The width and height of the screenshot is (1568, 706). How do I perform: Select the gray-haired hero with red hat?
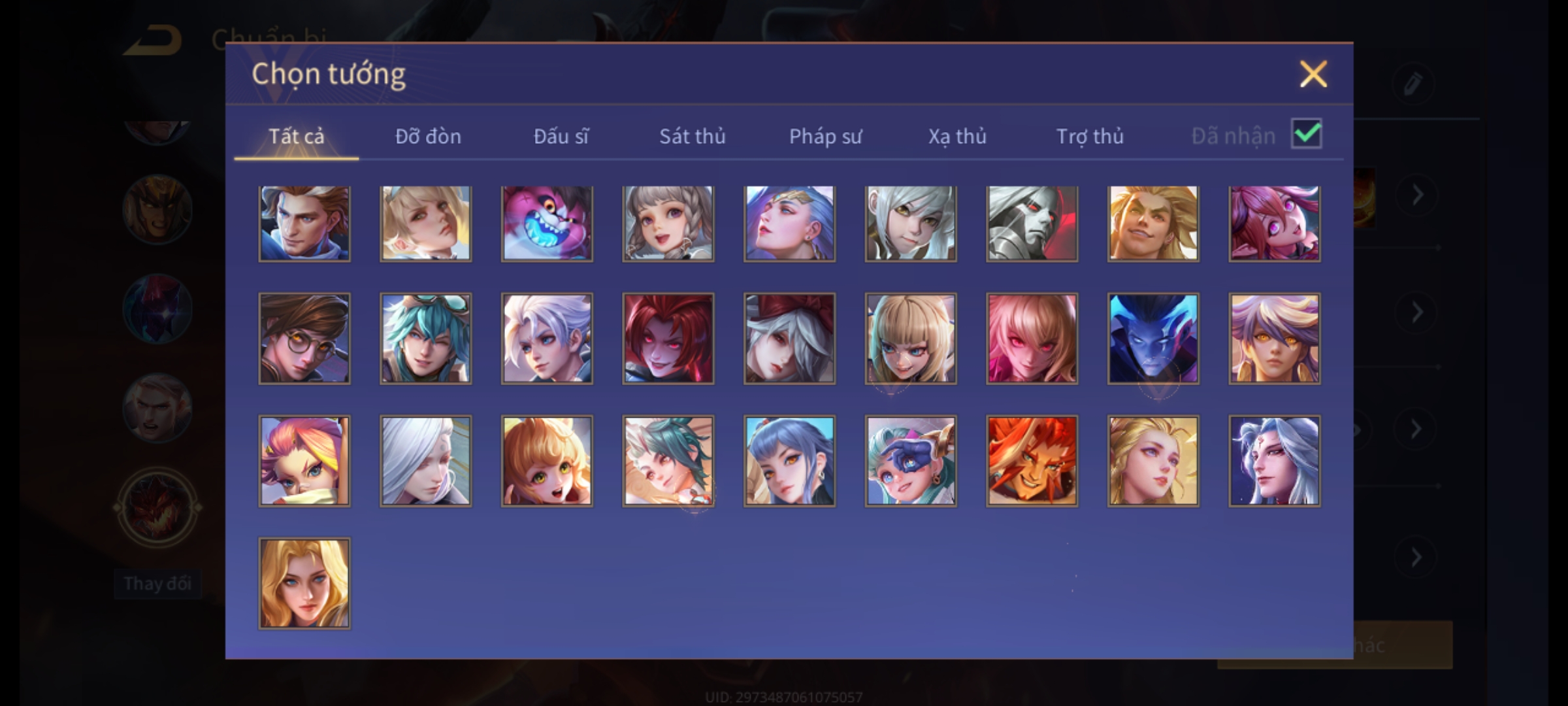[x=789, y=338]
